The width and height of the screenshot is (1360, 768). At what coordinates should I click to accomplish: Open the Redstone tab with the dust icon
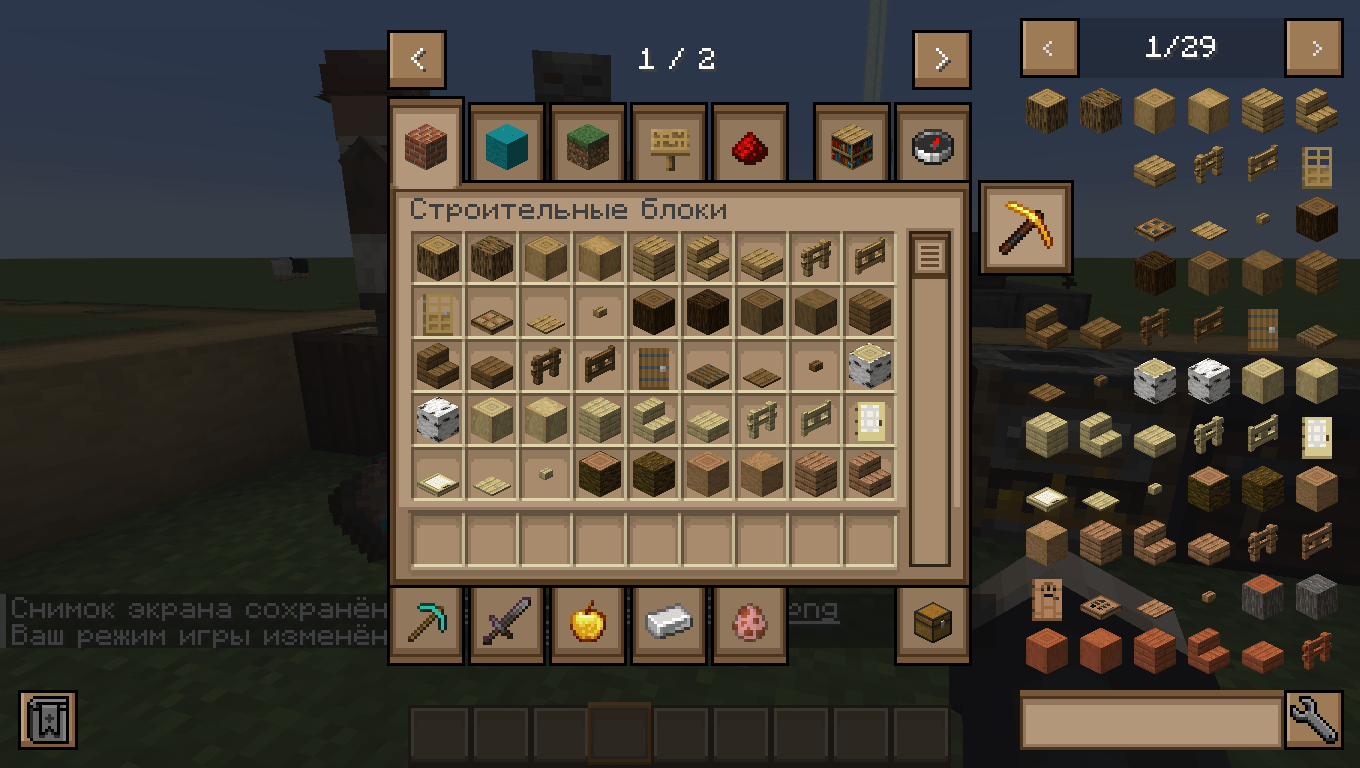749,143
